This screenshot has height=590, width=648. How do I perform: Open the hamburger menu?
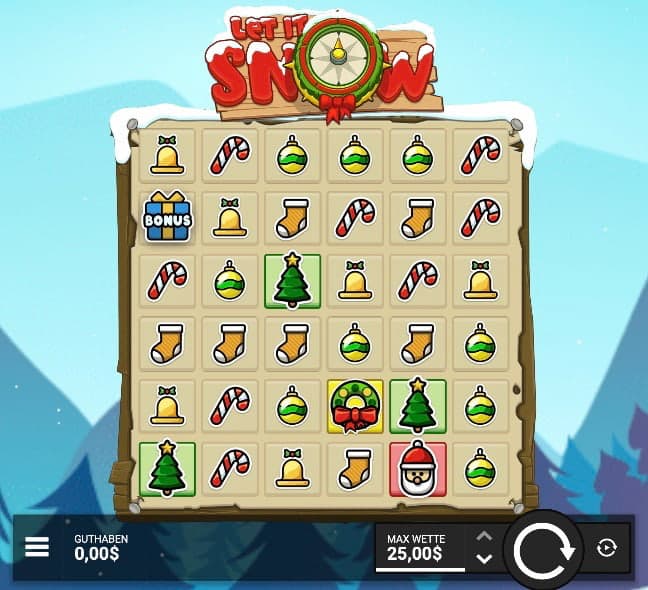click(37, 547)
